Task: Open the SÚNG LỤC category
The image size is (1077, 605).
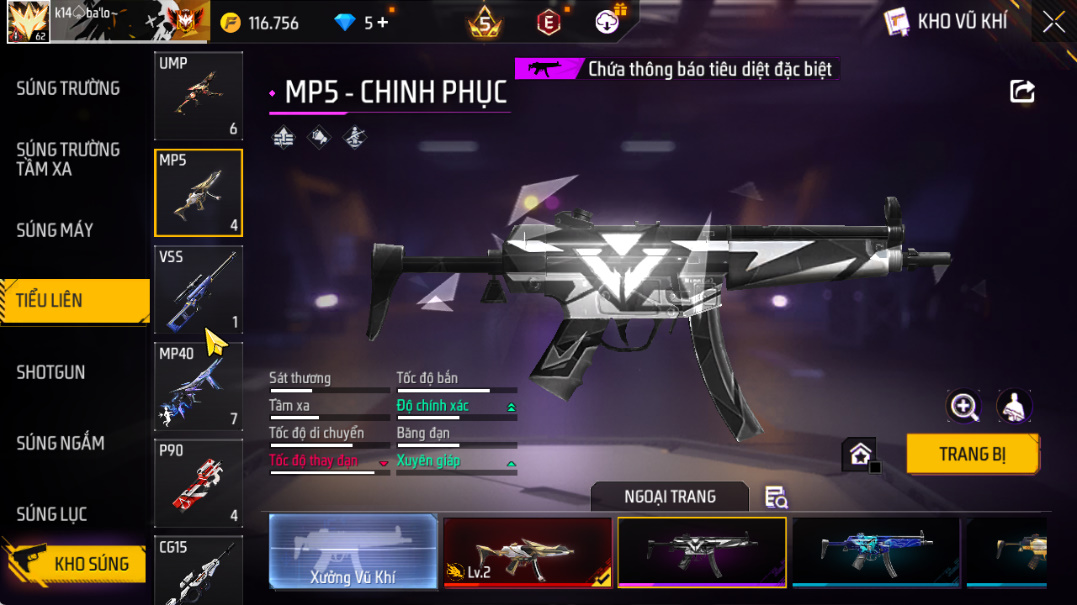Action: (x=52, y=514)
